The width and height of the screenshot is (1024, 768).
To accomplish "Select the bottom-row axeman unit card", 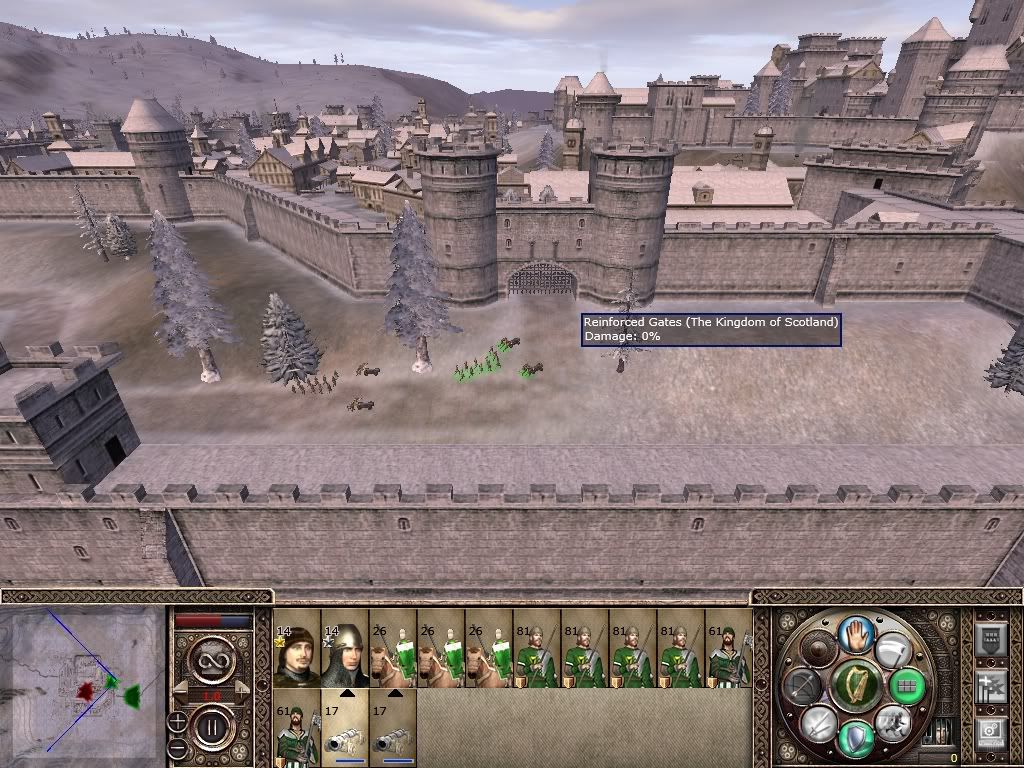I will [x=296, y=727].
